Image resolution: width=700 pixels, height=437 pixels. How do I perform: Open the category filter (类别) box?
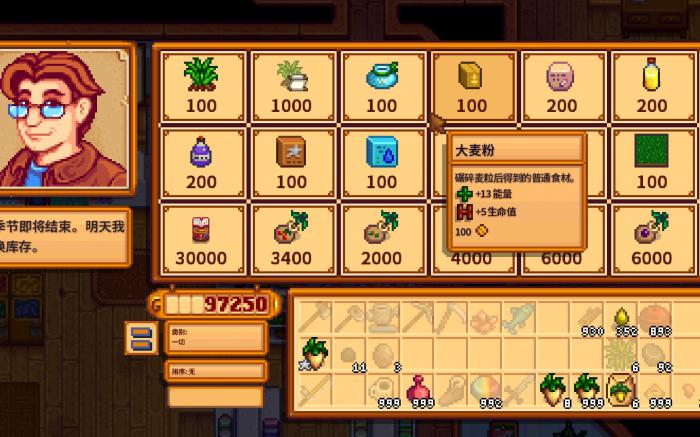215,337
